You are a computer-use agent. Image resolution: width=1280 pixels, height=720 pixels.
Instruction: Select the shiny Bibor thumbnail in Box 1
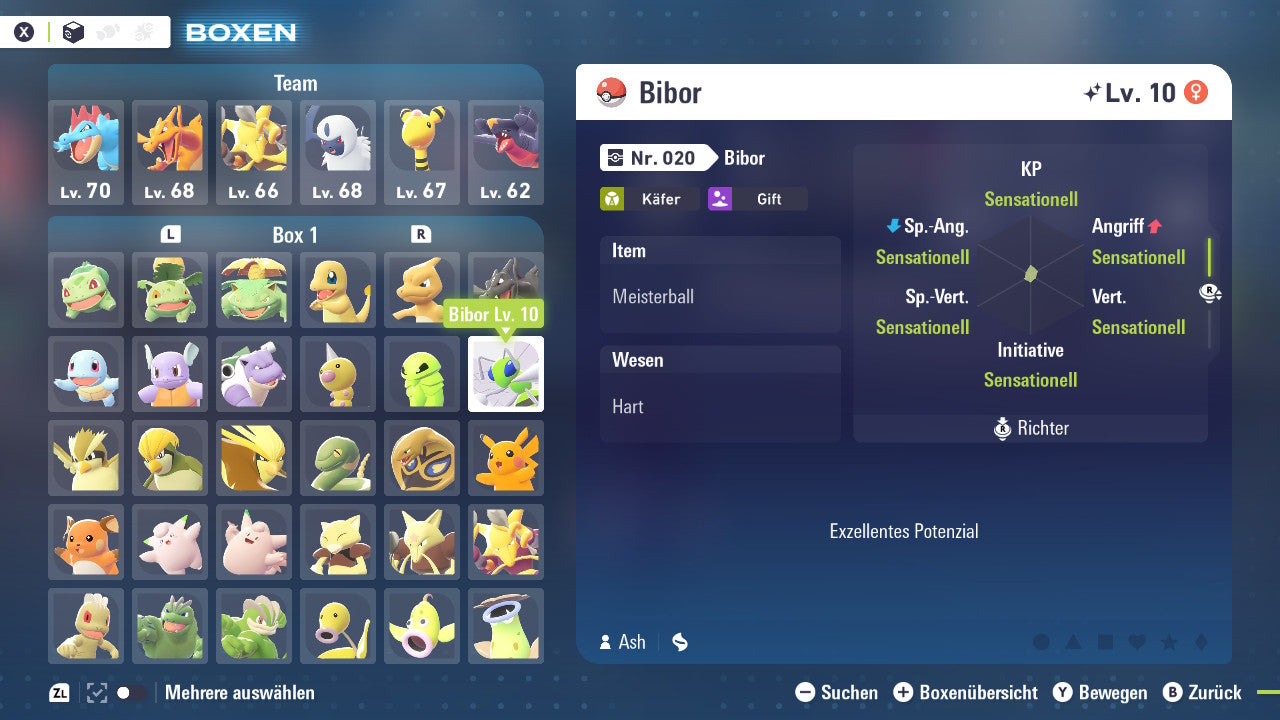(505, 373)
